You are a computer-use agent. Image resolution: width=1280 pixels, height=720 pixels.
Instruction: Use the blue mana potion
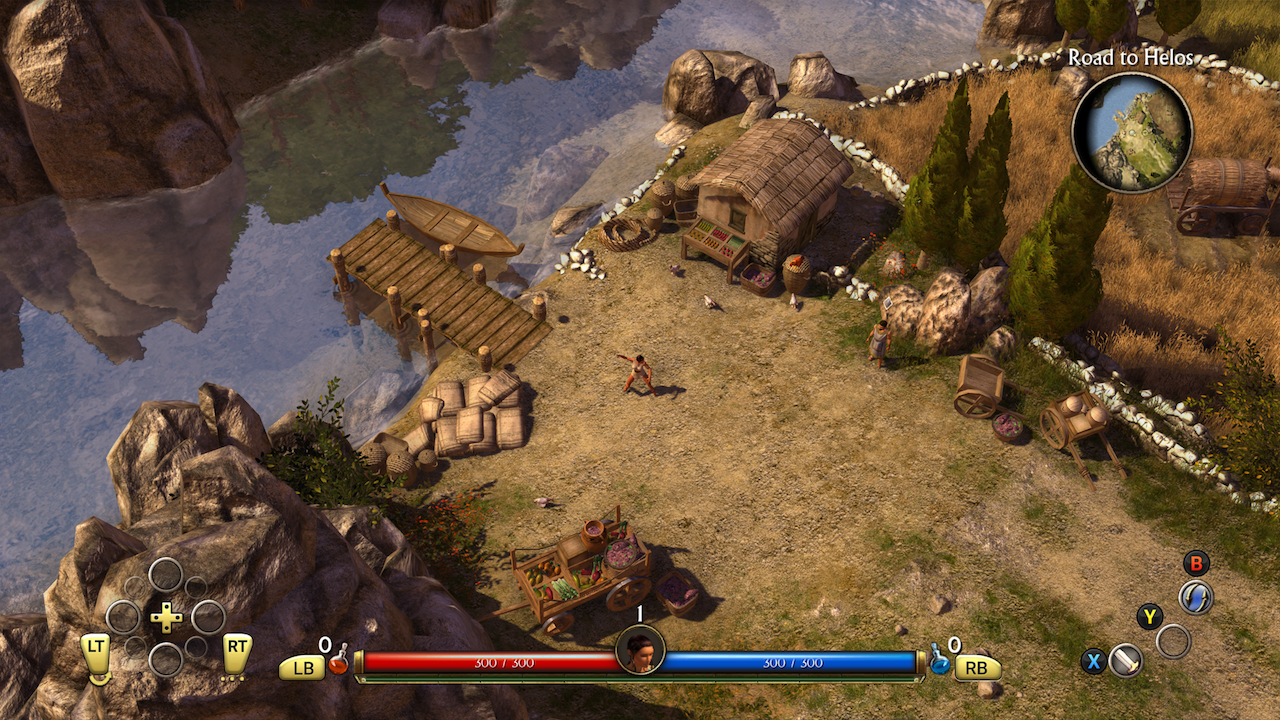(x=940, y=659)
